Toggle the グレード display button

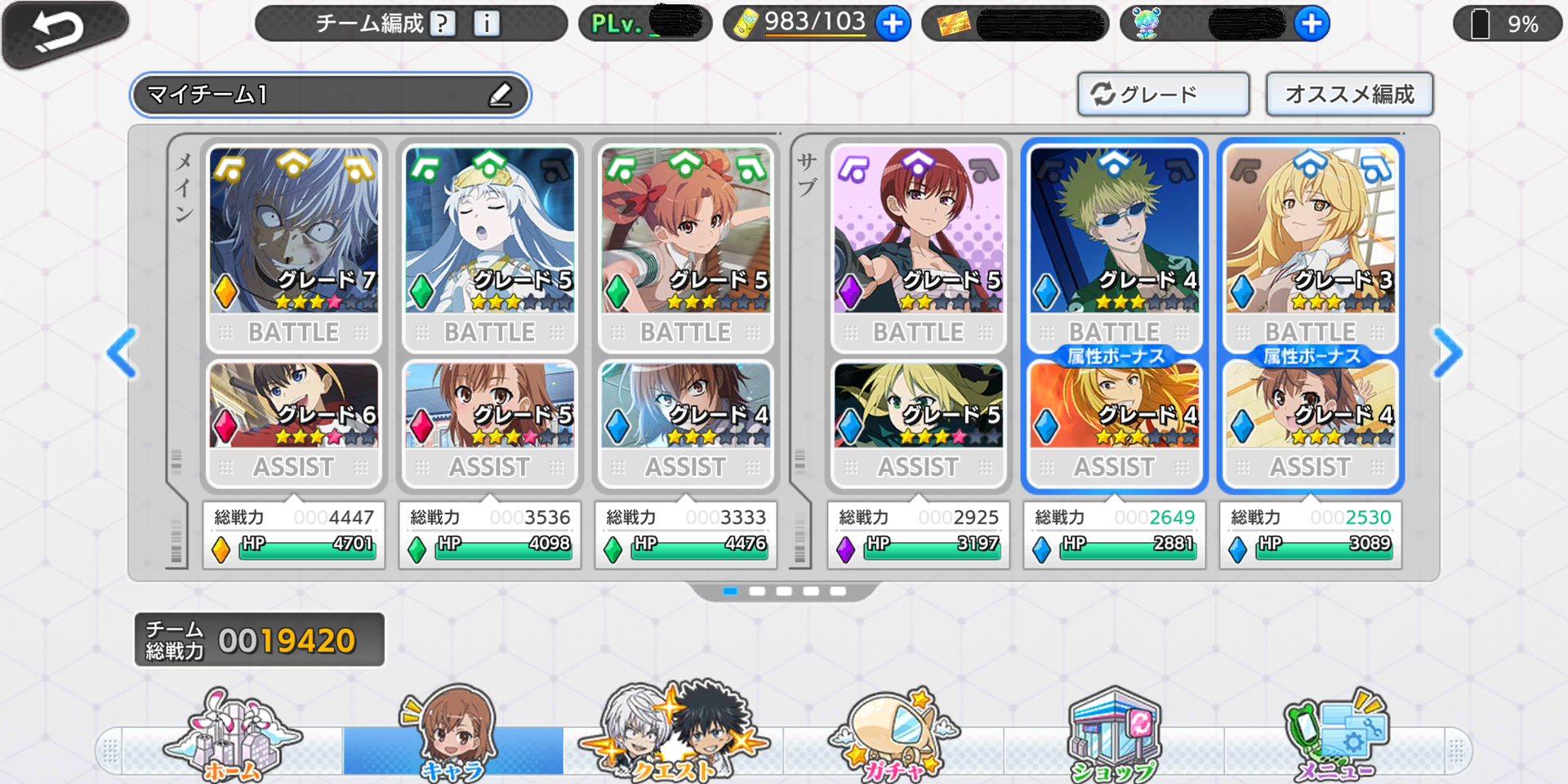[x=1162, y=95]
